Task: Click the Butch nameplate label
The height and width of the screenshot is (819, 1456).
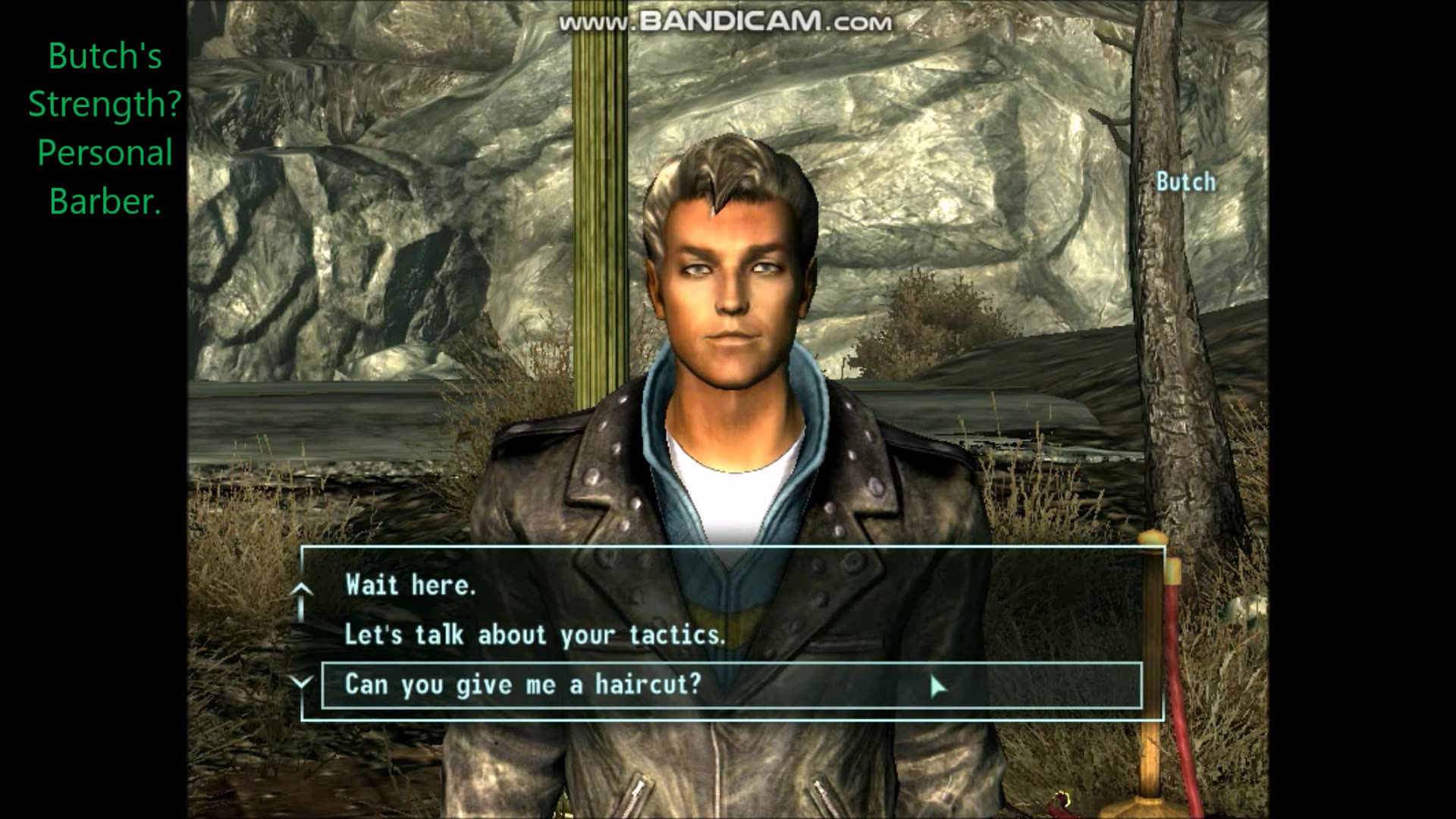Action: [1186, 182]
